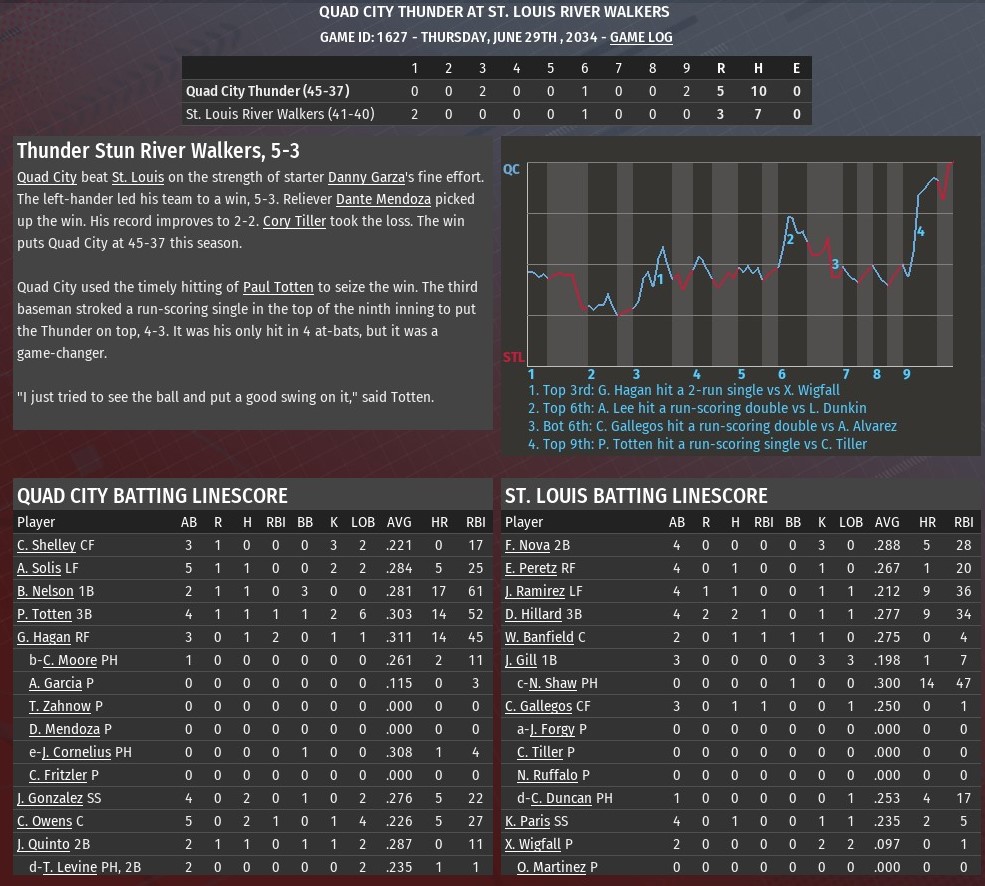Open W. Banfield catcher profile
Viewport: 985px width, 886px height.
(x=539, y=637)
